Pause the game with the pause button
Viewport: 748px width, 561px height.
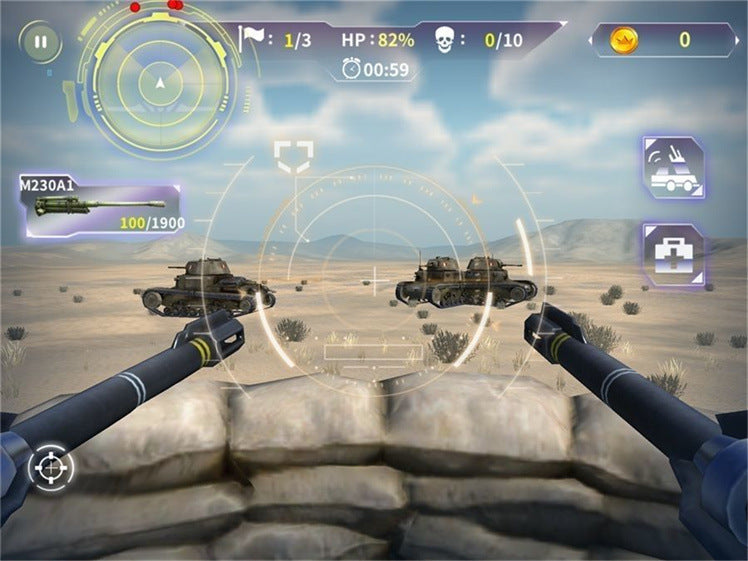point(40,42)
